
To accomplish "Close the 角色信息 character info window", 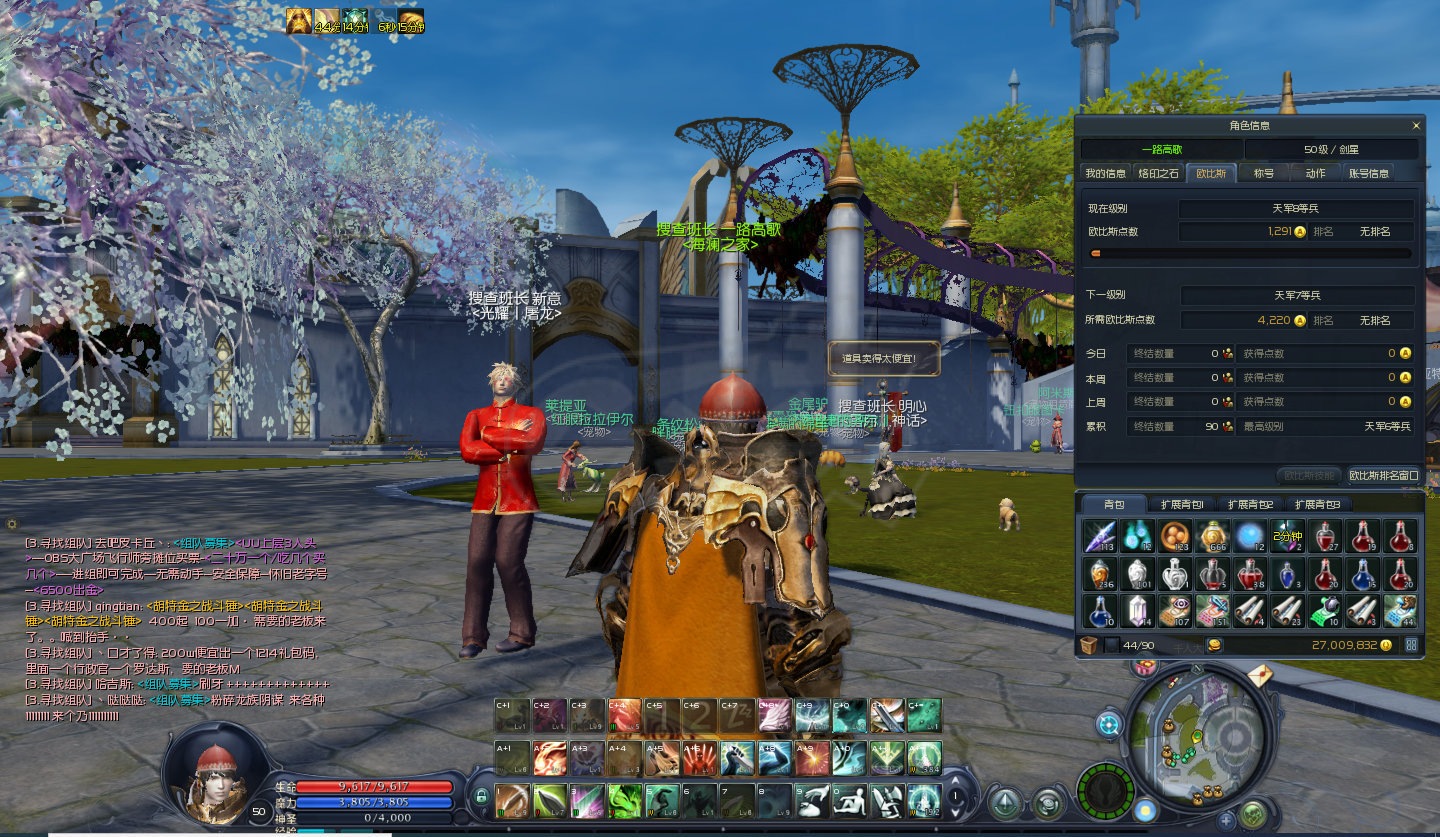I will coord(1415,126).
